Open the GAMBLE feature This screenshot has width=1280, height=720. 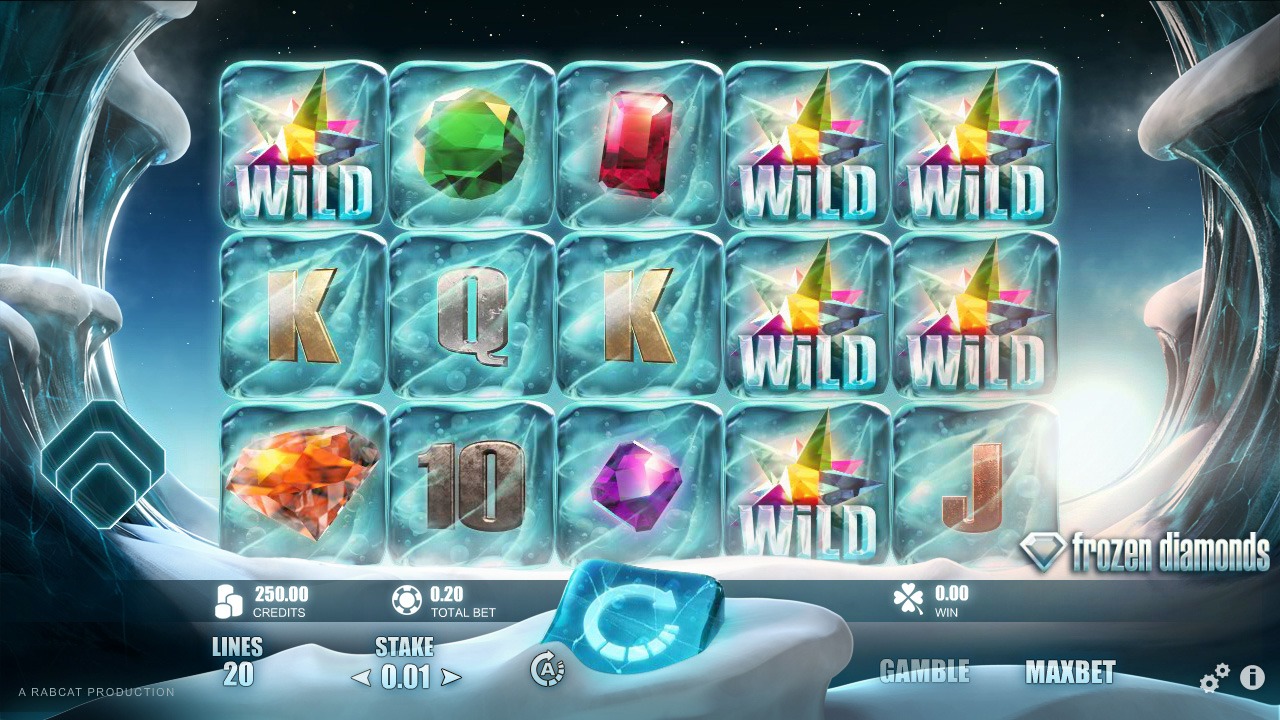[926, 672]
